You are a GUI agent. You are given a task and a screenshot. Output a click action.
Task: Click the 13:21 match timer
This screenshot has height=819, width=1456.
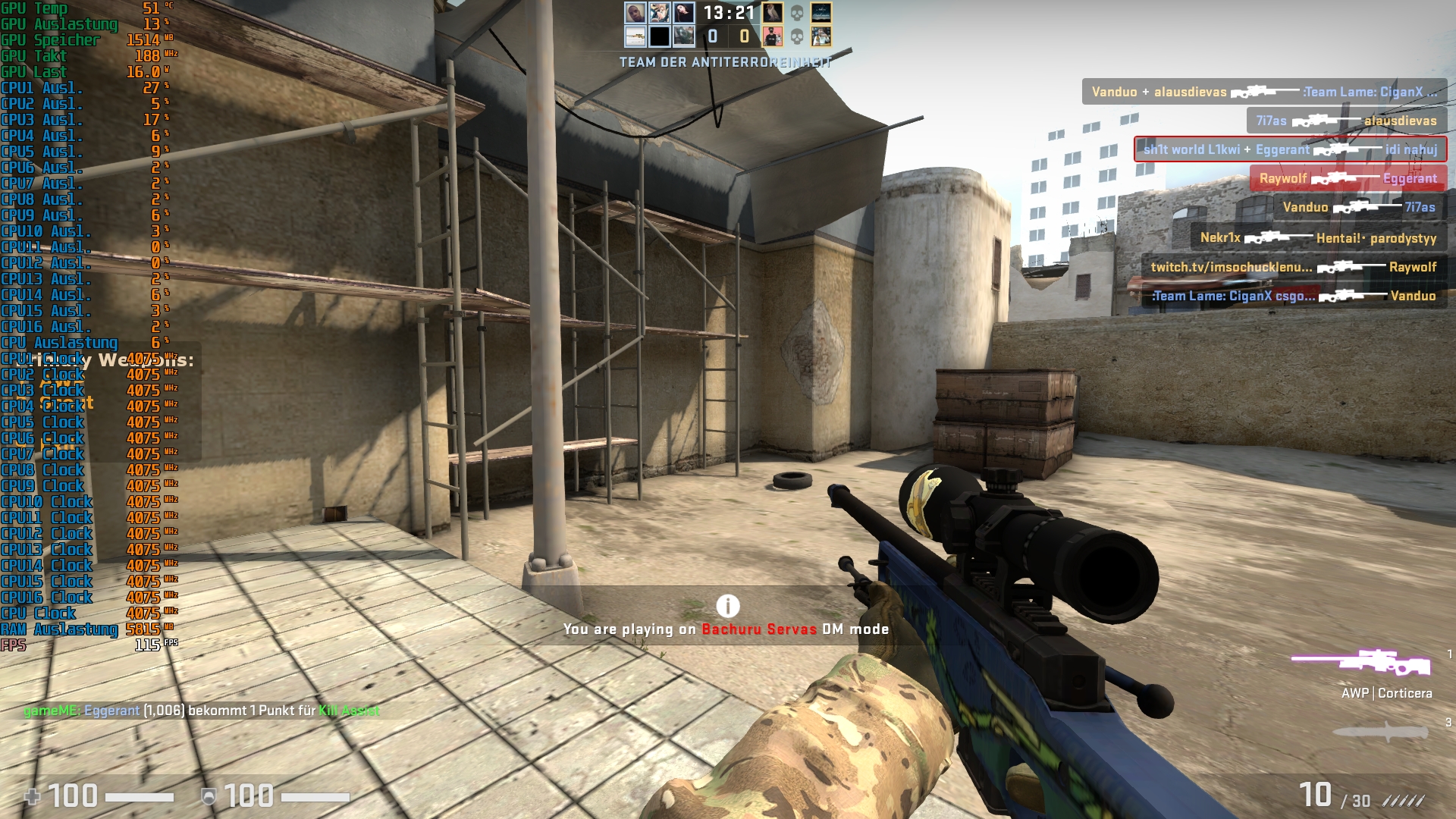[728, 13]
